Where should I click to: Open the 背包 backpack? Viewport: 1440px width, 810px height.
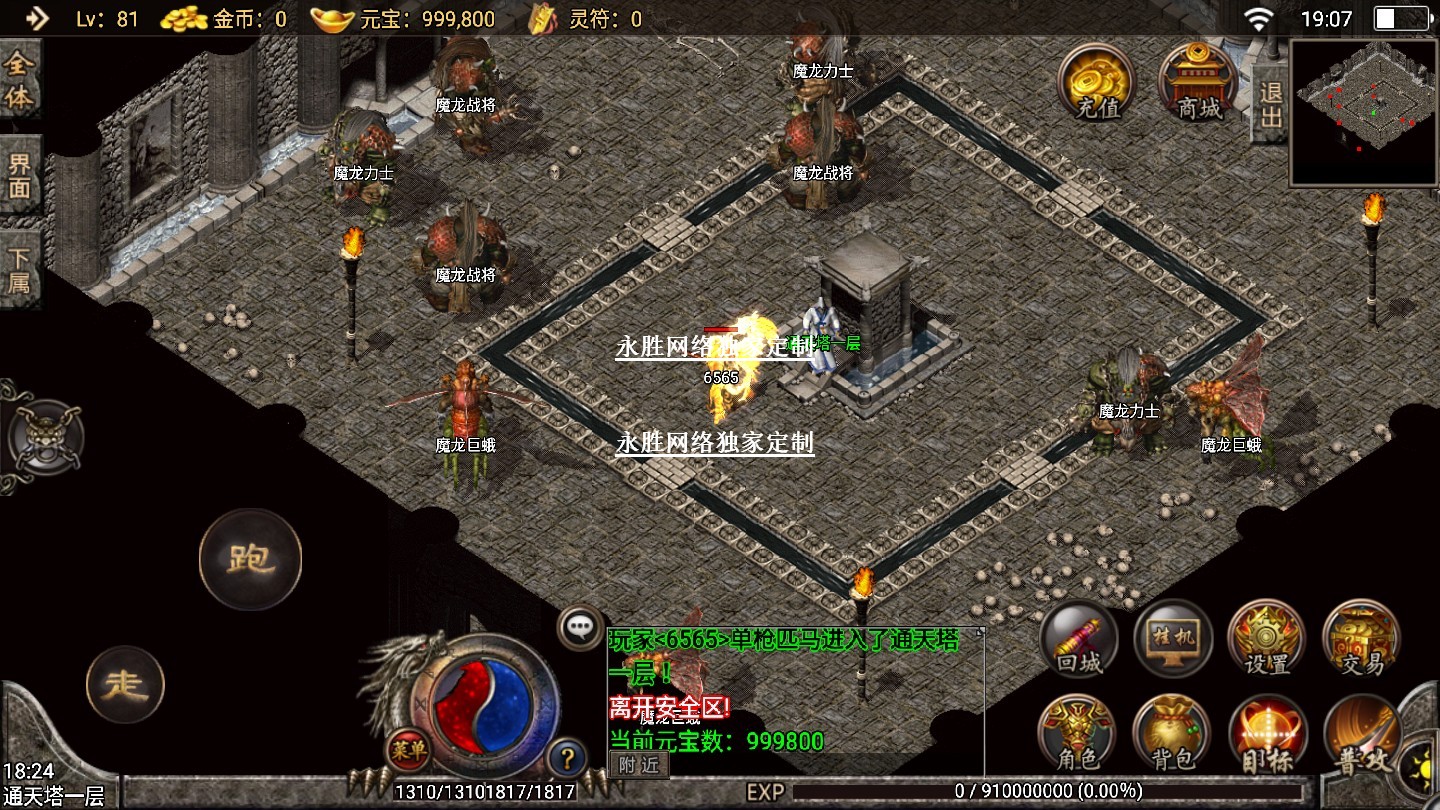(1173, 735)
